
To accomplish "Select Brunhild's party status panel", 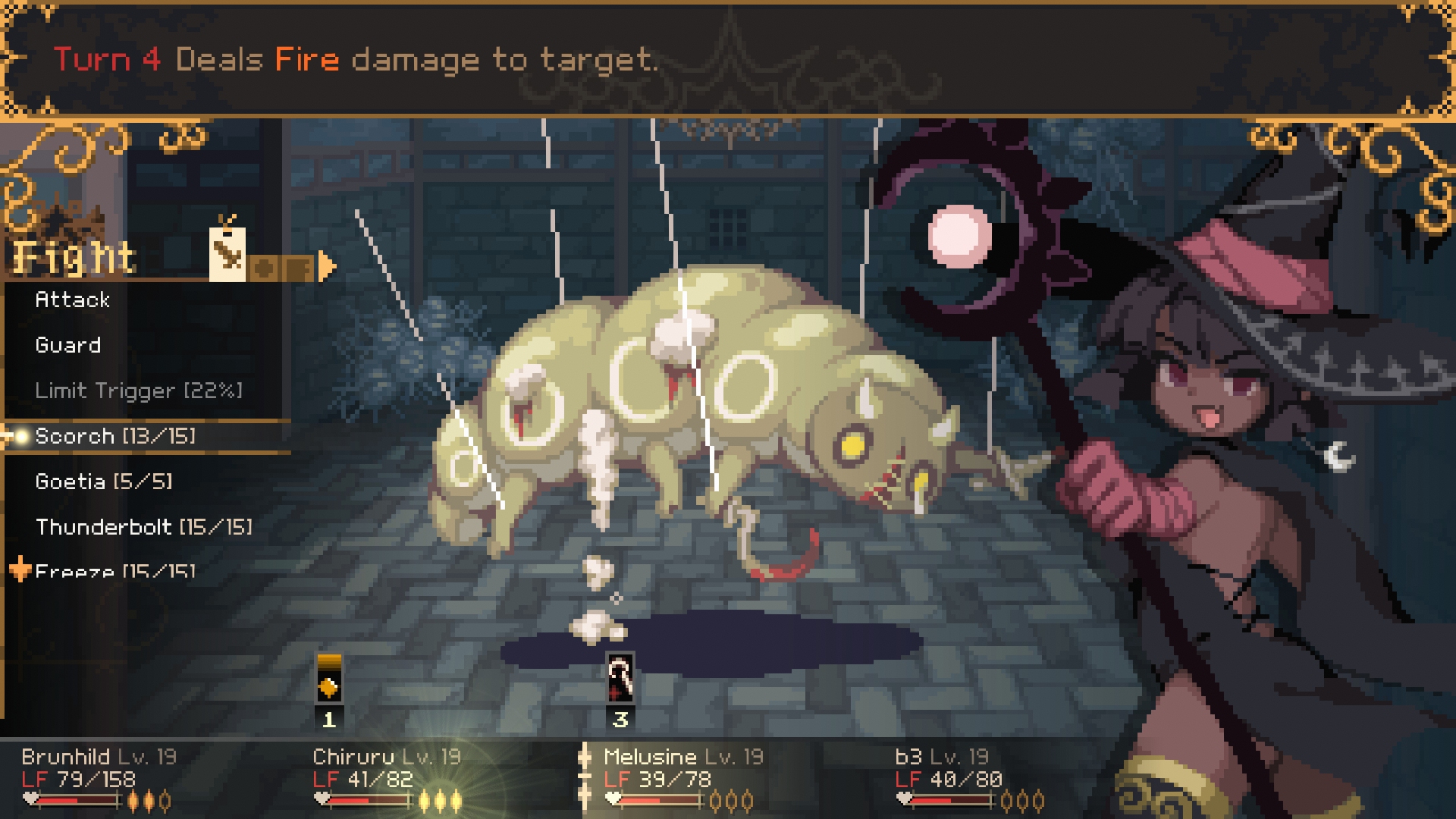I will [x=99, y=777].
